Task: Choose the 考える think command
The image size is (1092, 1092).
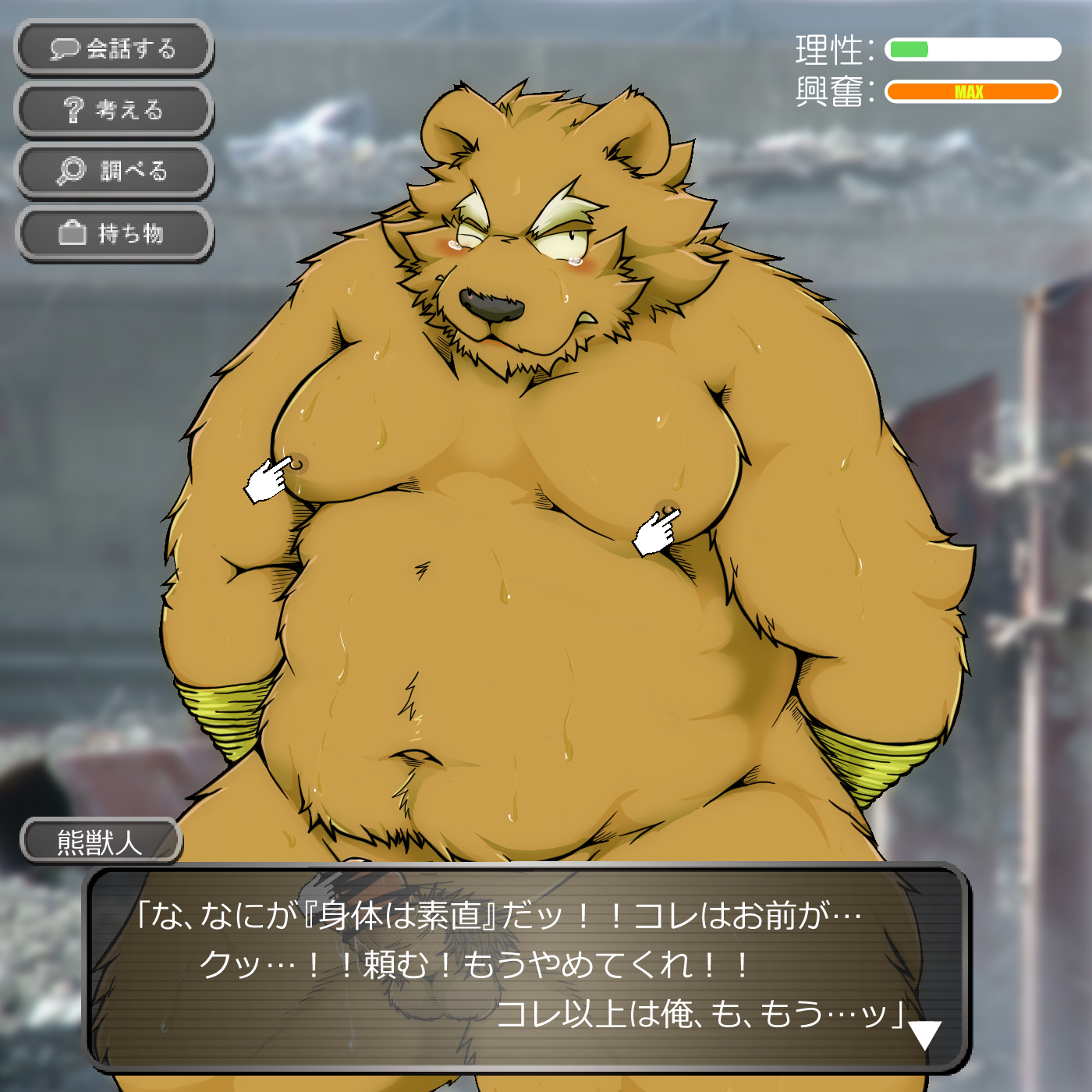Action: [114, 110]
